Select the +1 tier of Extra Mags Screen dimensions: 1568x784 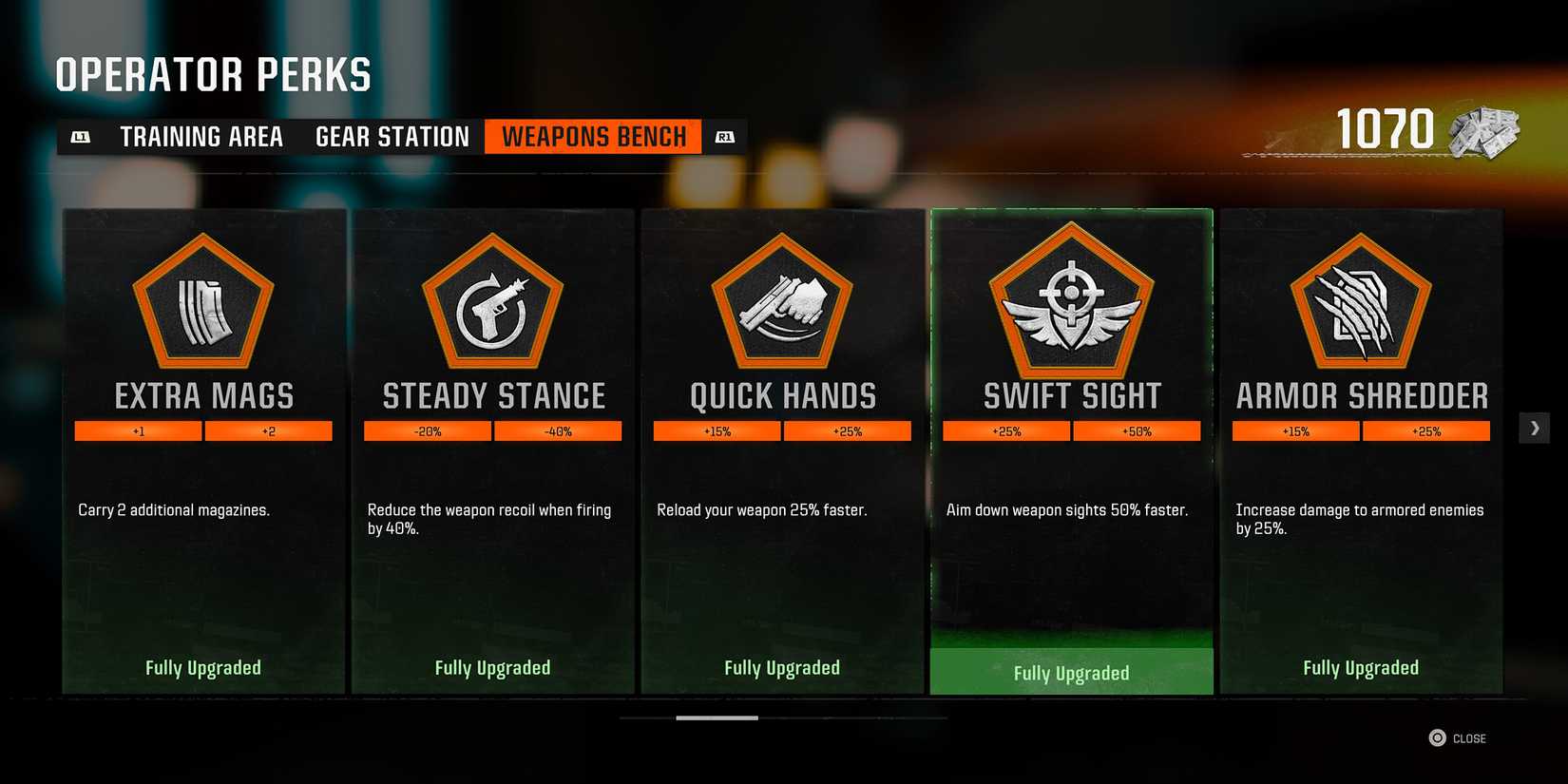pyautogui.click(x=138, y=430)
